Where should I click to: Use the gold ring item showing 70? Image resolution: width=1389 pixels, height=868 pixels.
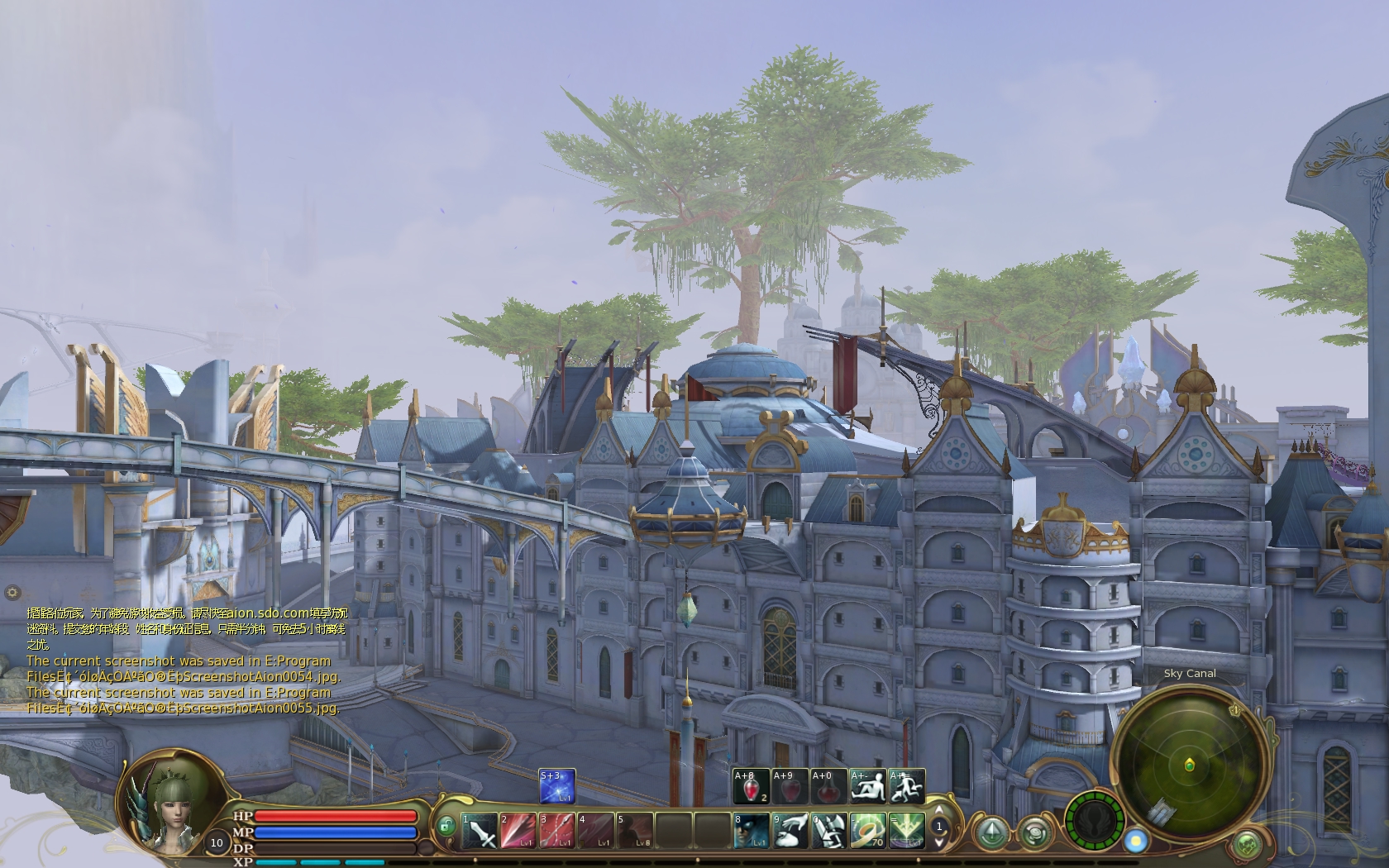[x=867, y=831]
